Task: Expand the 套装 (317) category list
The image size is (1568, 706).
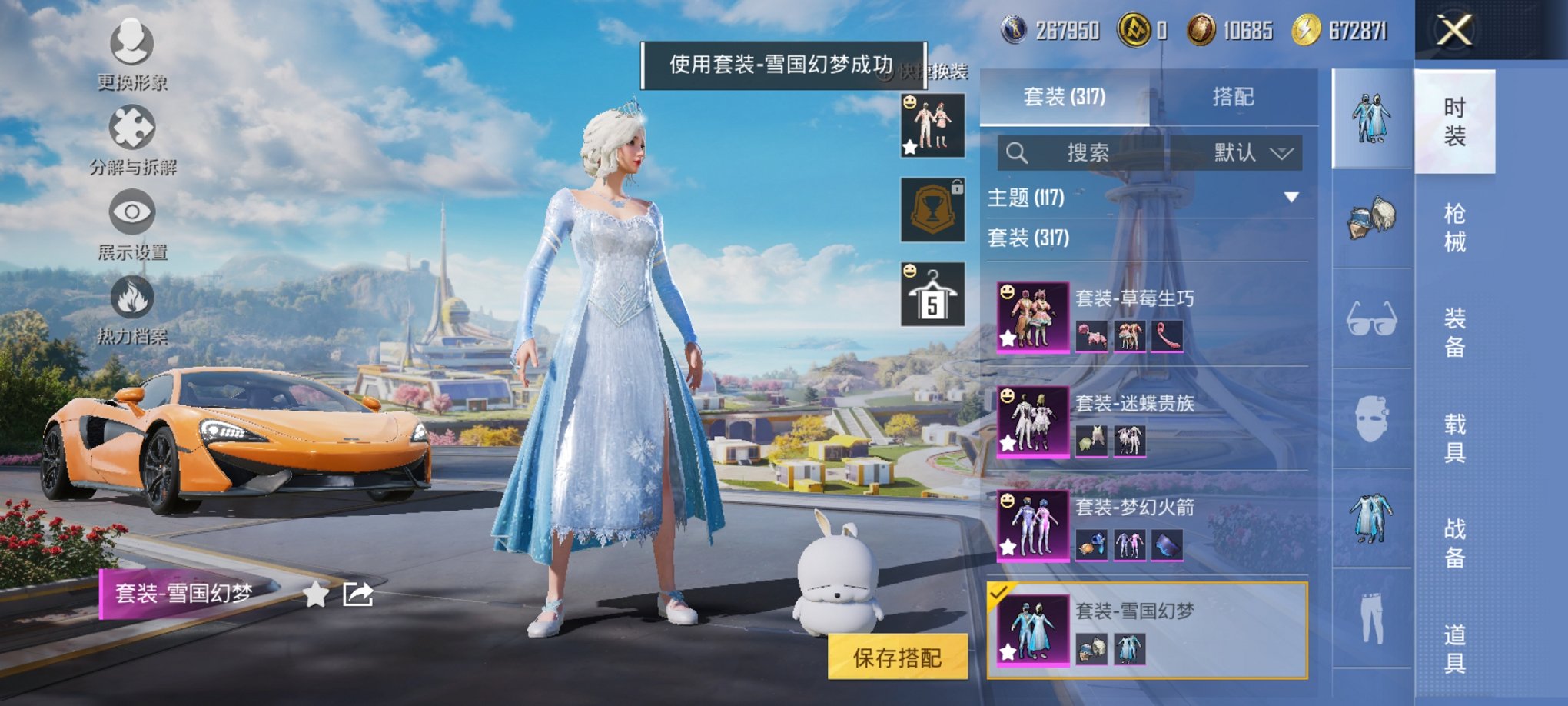Action: pyautogui.click(x=1028, y=241)
